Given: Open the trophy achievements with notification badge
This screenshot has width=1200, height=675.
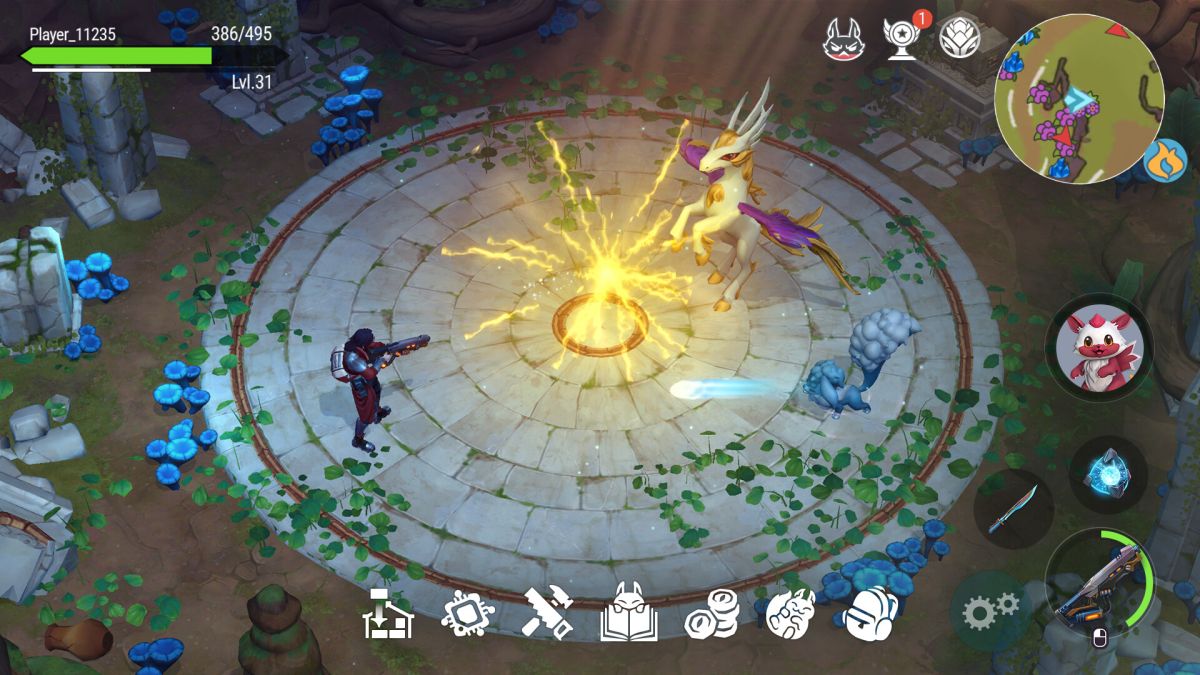Looking at the screenshot, I should [x=902, y=38].
